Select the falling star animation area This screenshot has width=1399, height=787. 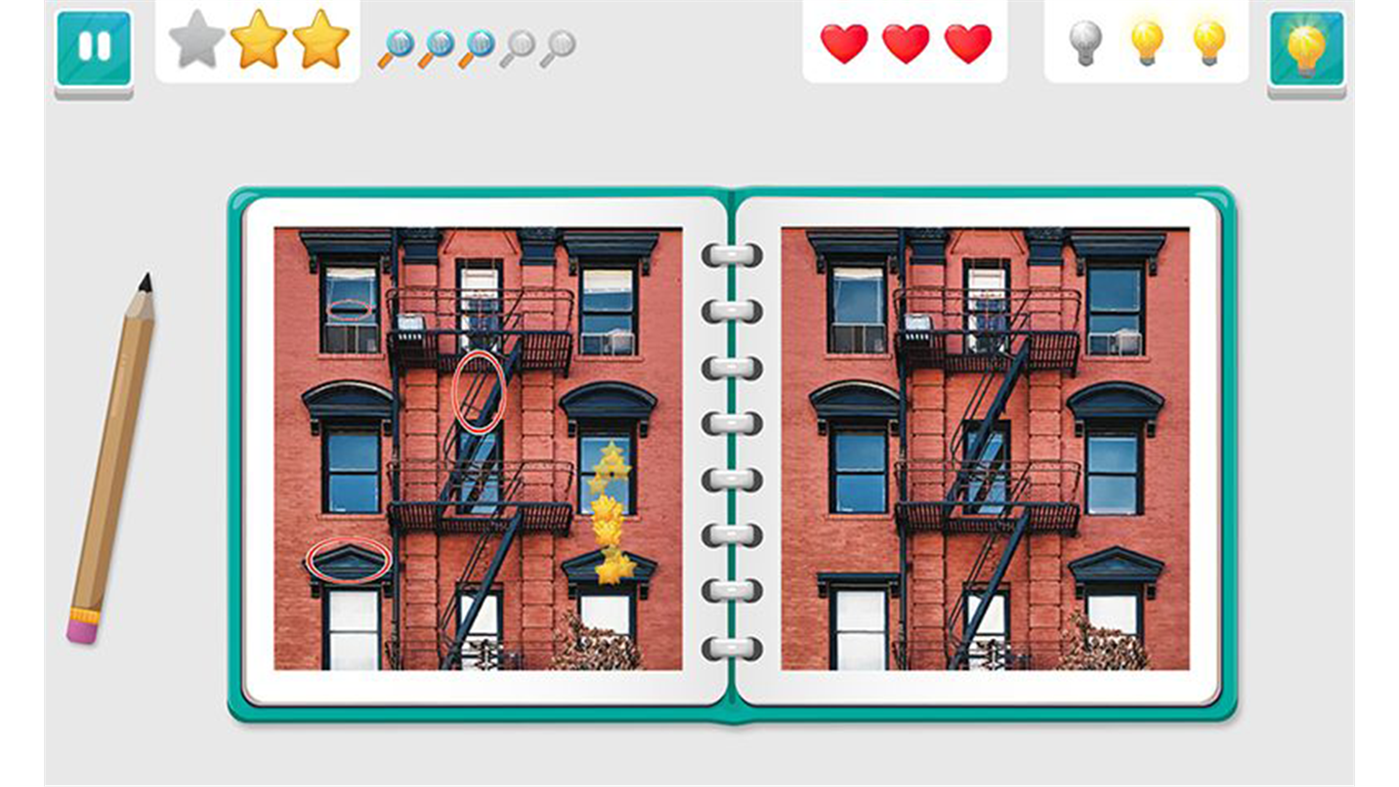click(609, 510)
